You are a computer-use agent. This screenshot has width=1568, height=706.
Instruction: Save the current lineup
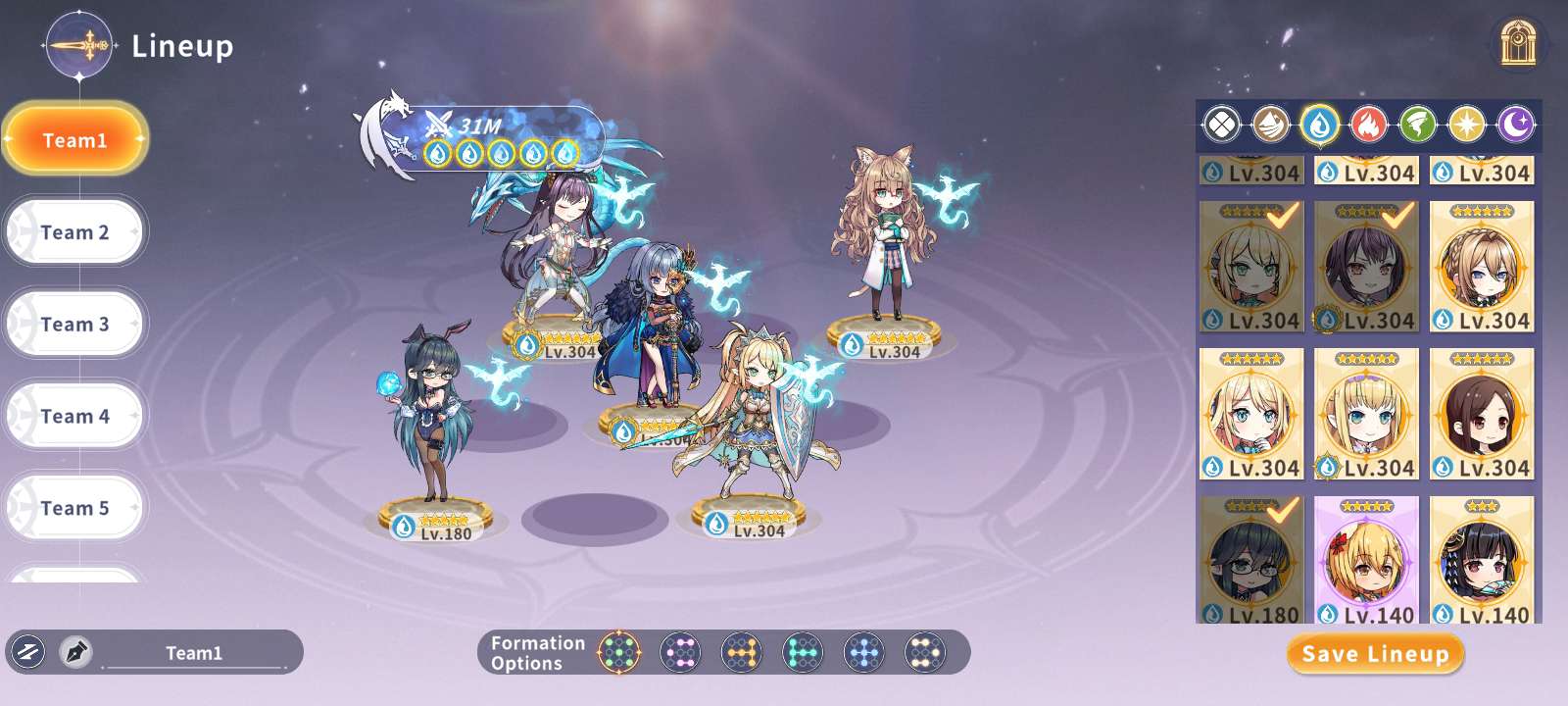pos(1375,654)
